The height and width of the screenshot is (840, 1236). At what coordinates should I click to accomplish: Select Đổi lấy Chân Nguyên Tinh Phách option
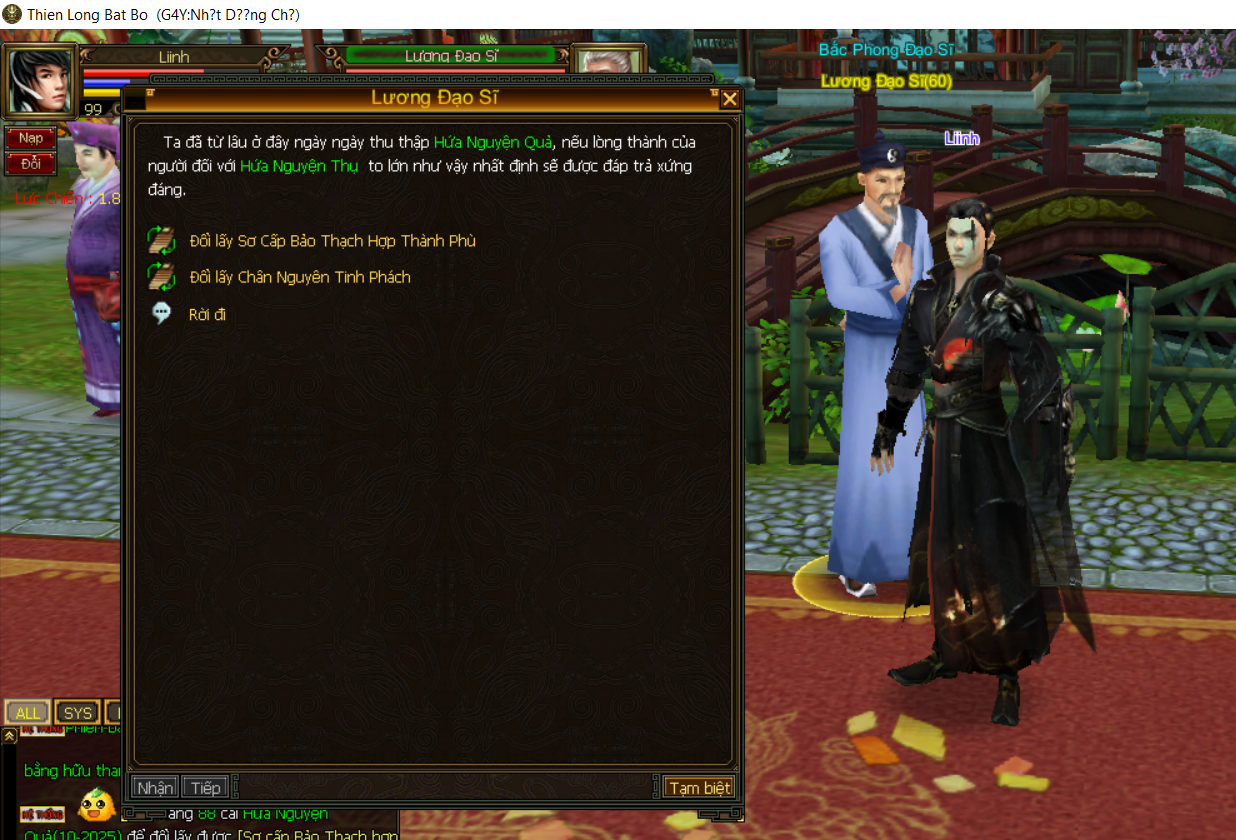[x=299, y=277]
